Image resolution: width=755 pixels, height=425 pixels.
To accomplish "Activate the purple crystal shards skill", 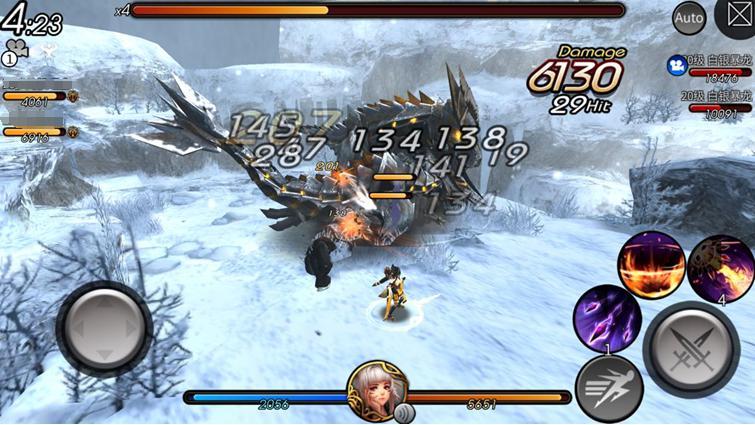I will pyautogui.click(x=607, y=317).
